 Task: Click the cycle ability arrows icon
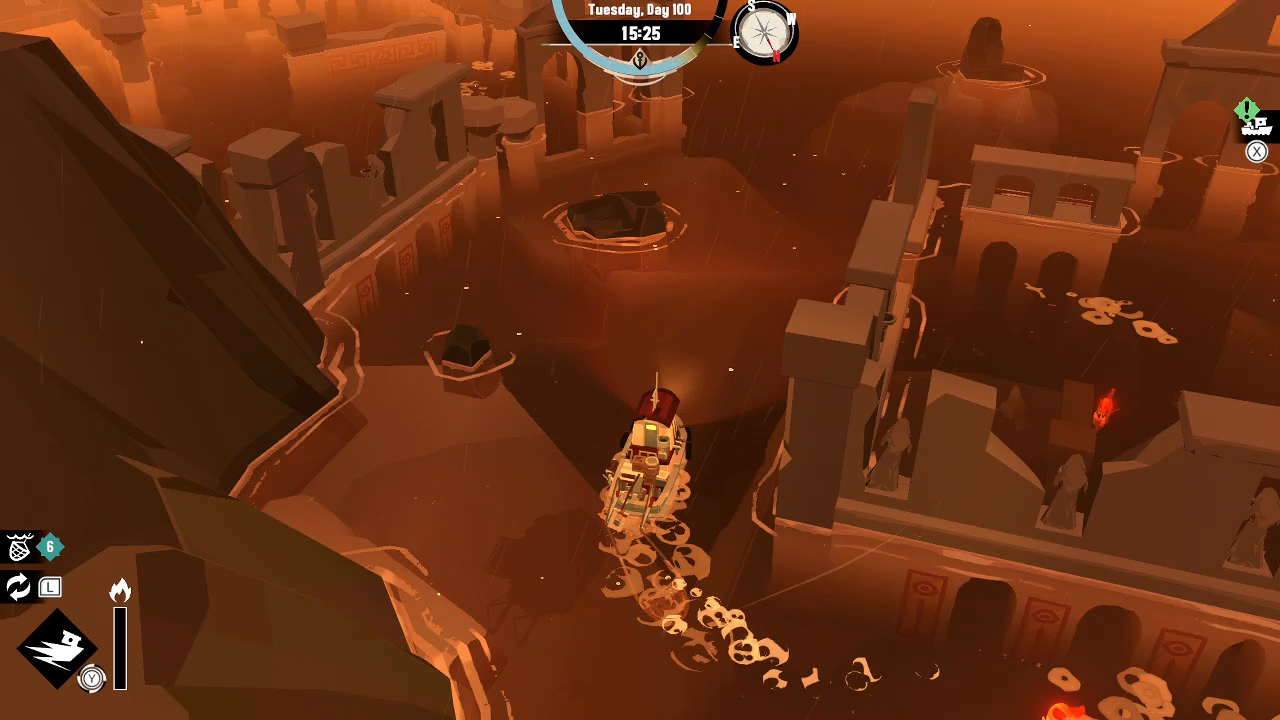click(19, 587)
